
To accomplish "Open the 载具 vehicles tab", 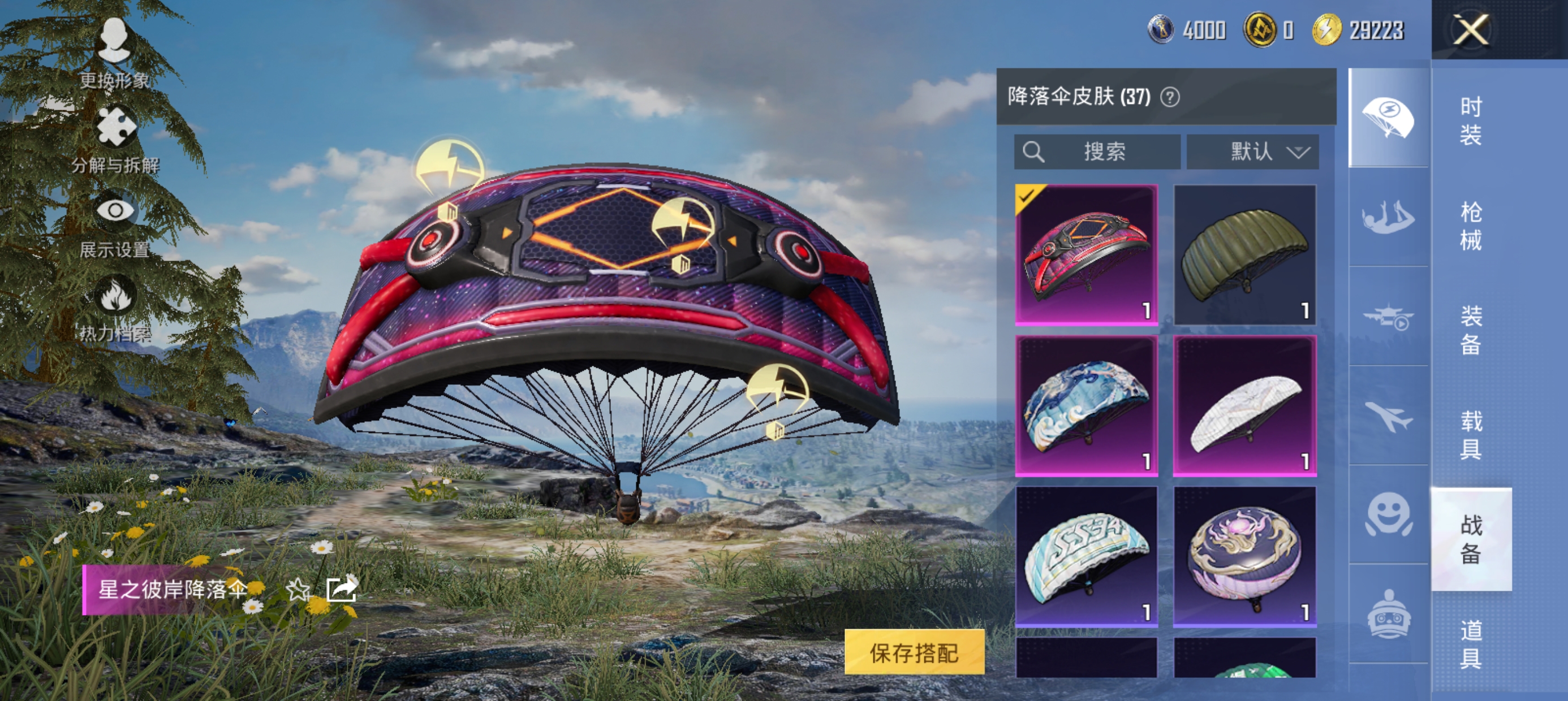I will [1471, 435].
